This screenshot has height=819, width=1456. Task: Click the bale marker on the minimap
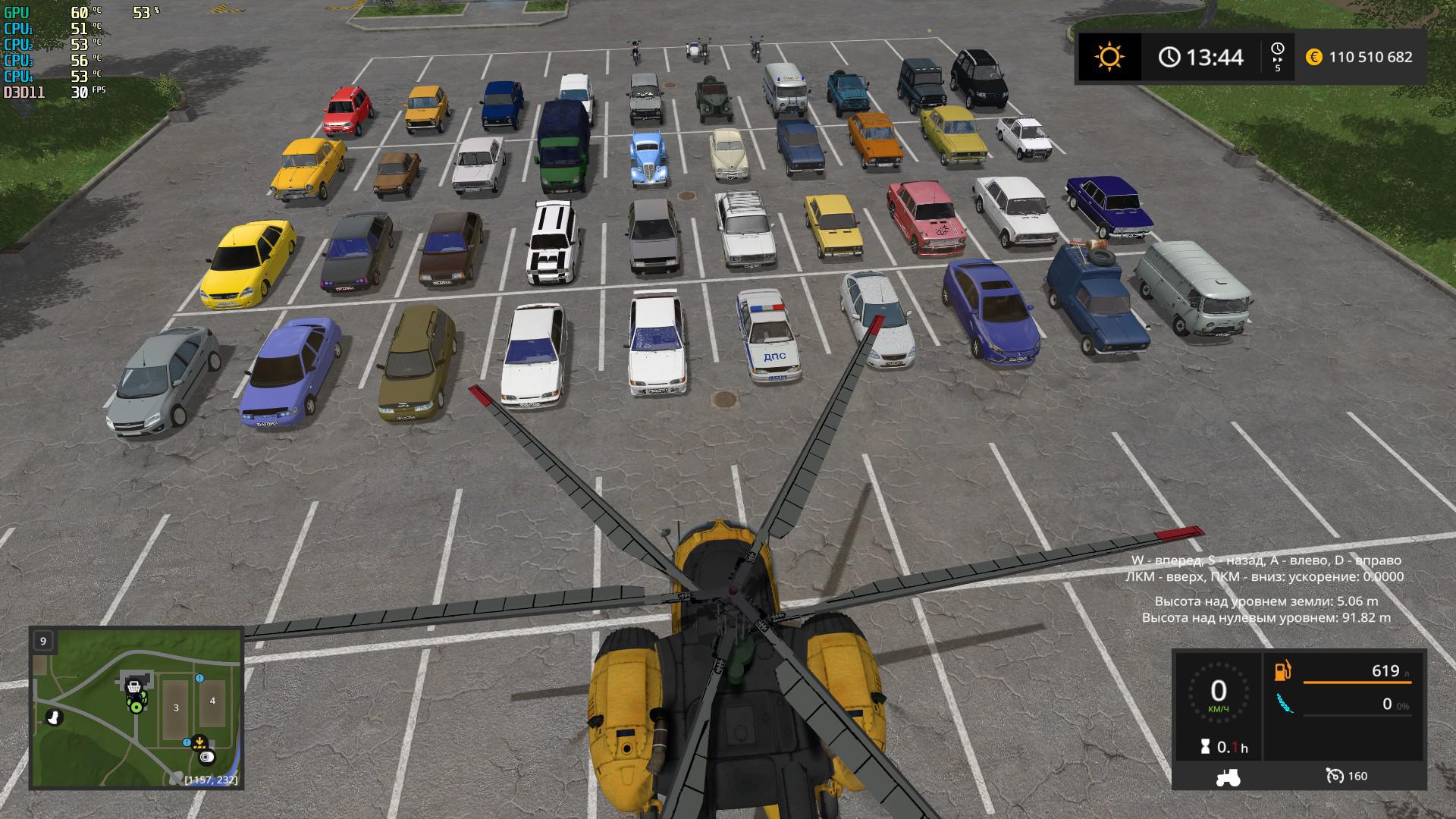pyautogui.click(x=206, y=757)
